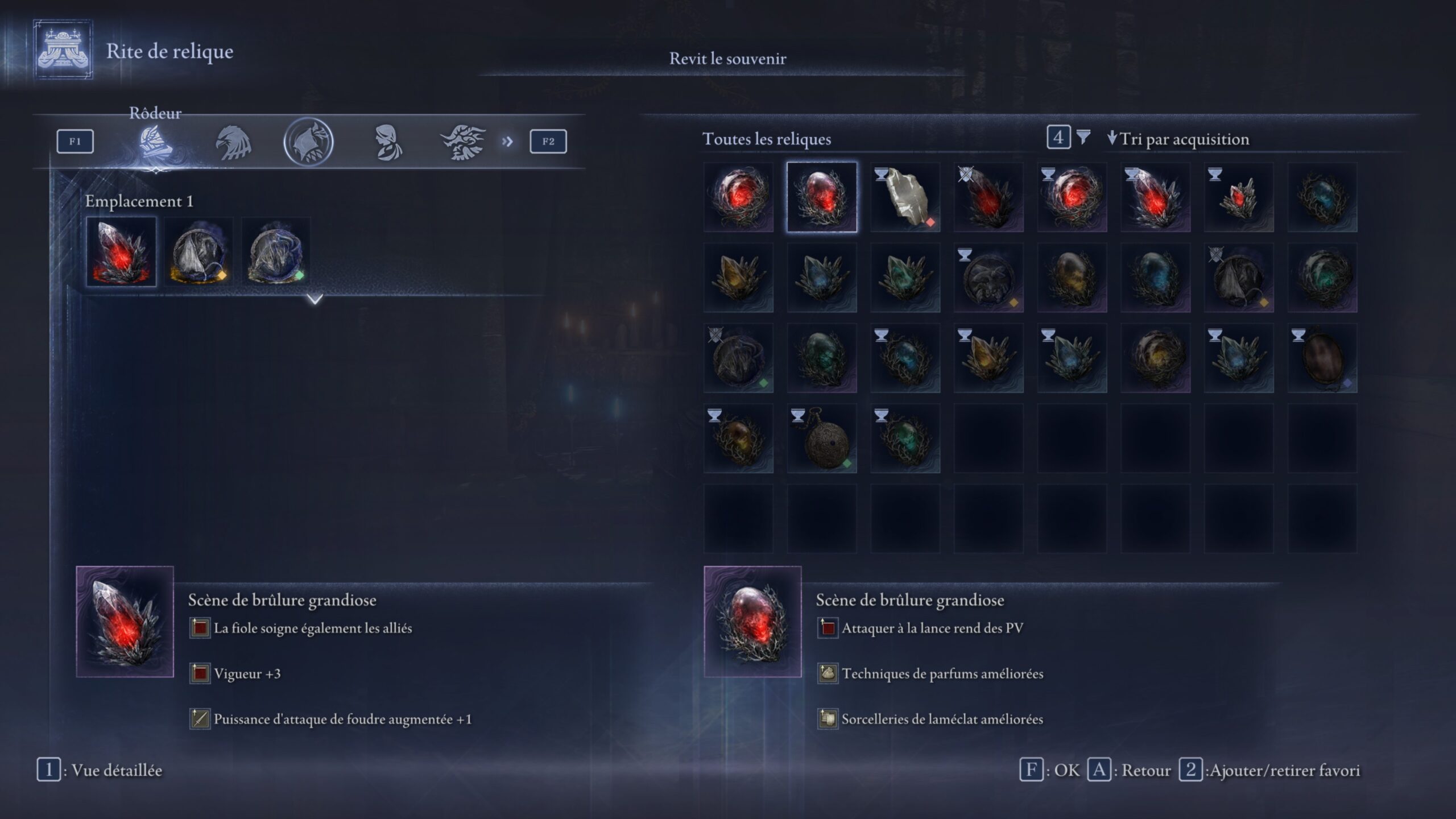Select the equipped red crystal relic slot
Image resolution: width=1456 pixels, height=819 pixels.
[121, 251]
